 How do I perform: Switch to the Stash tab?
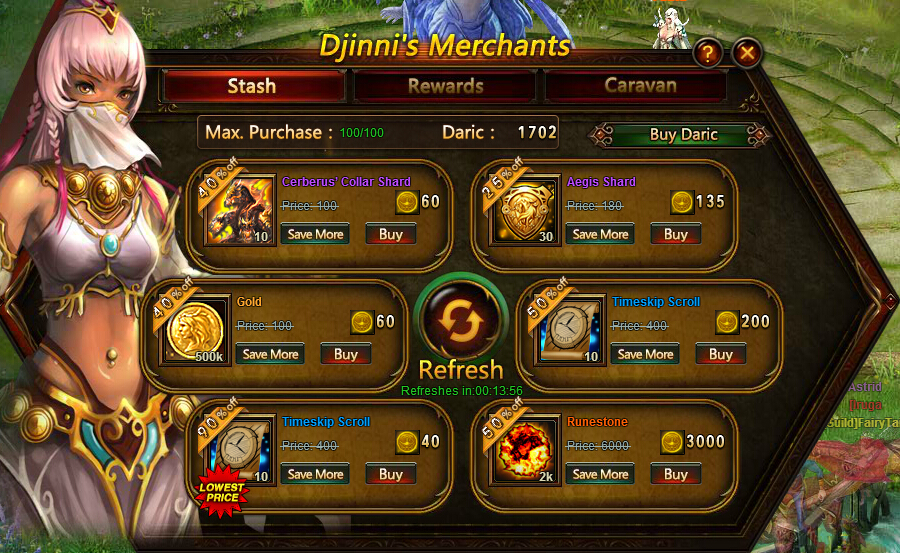[253, 86]
